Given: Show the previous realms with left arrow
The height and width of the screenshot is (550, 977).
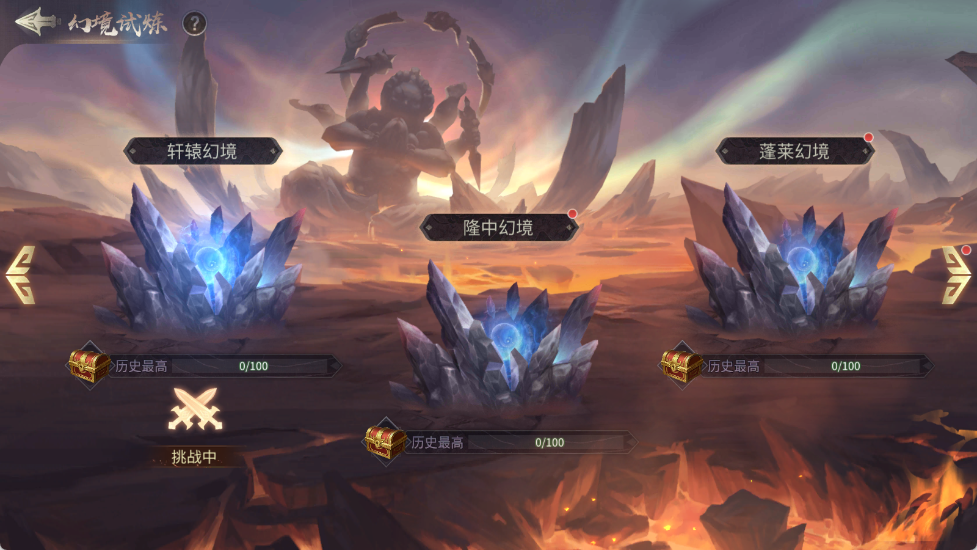Looking at the screenshot, I should 21,274.
